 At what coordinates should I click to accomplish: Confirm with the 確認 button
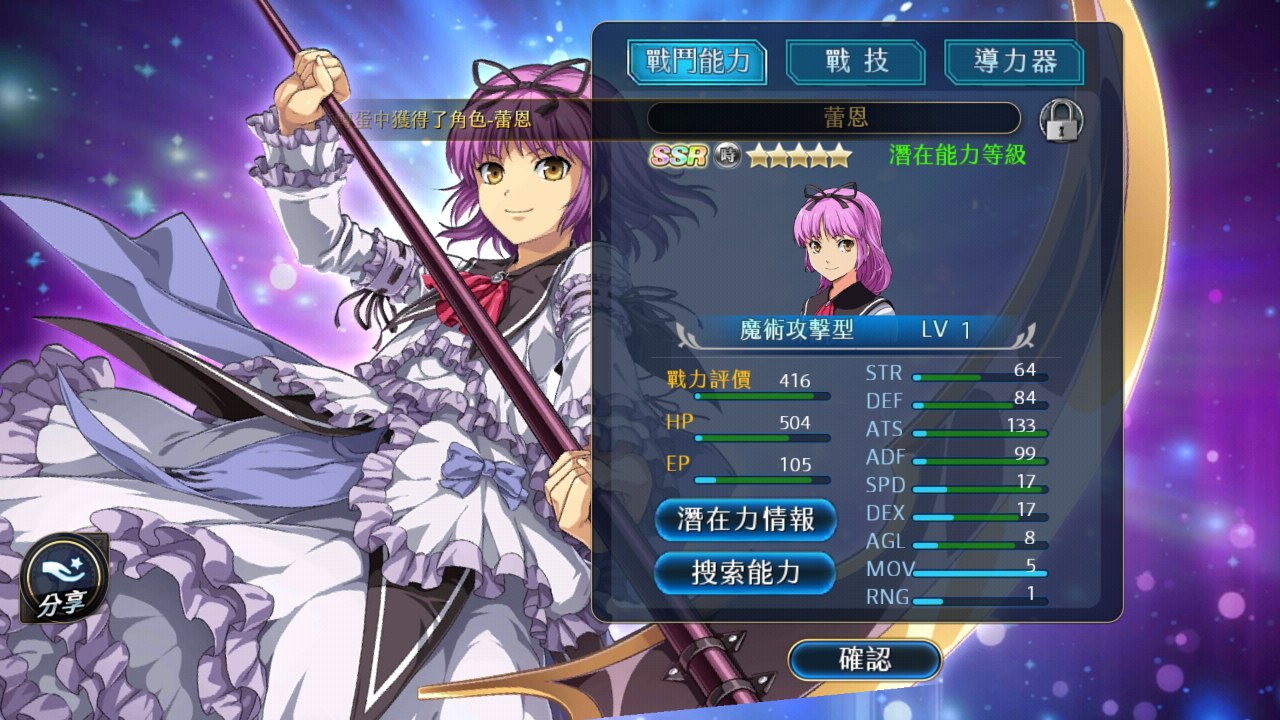pos(865,659)
